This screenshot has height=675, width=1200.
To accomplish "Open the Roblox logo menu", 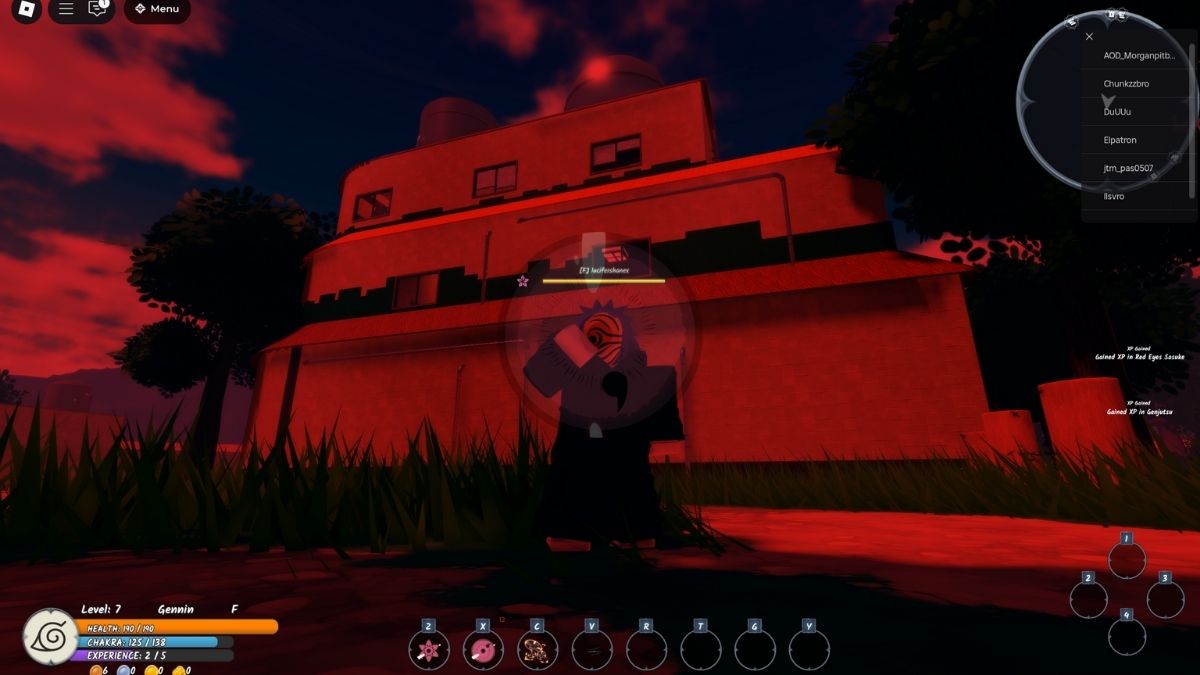I will (27, 9).
